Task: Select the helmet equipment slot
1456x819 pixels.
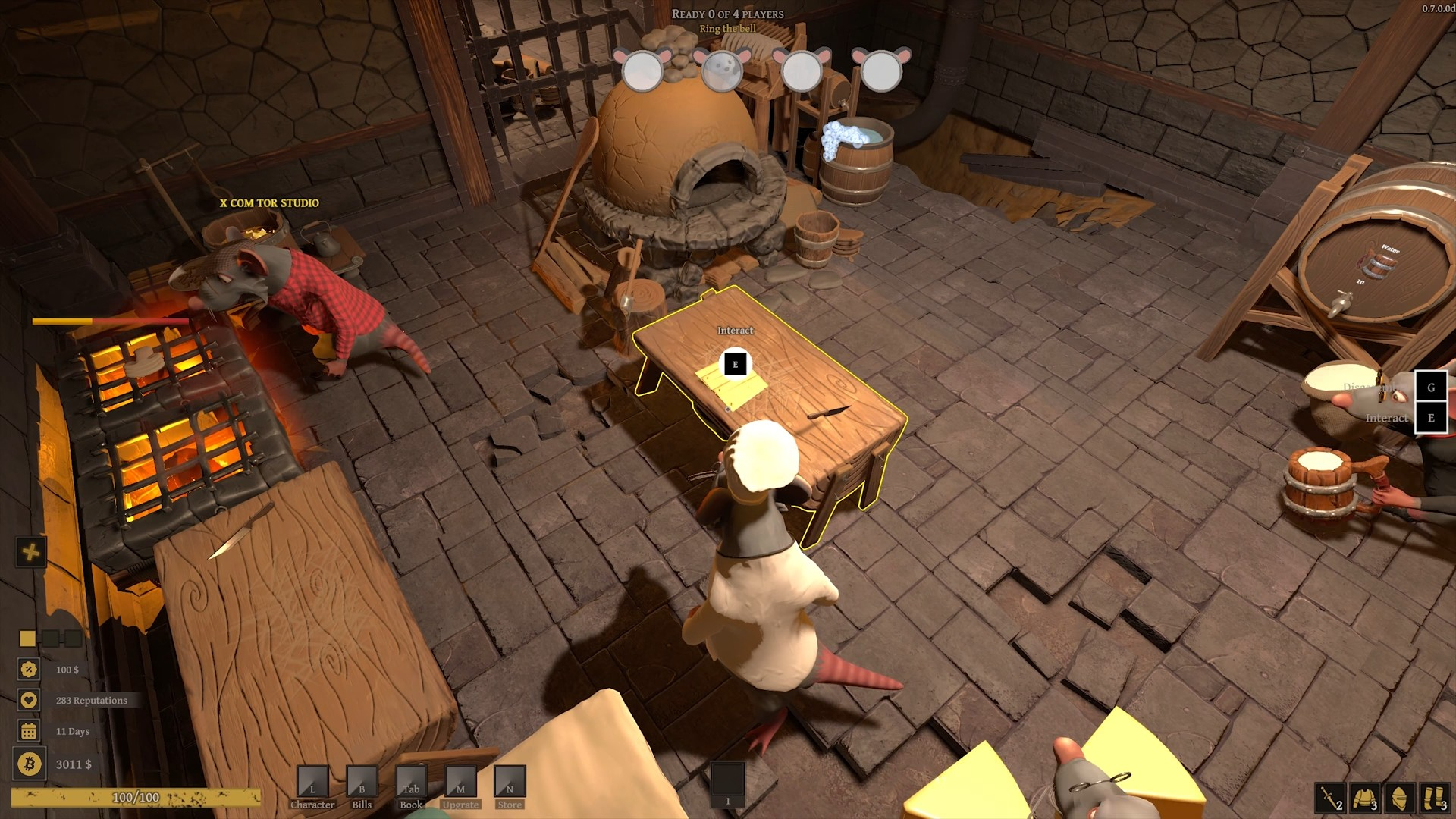Action: pos(1399,799)
